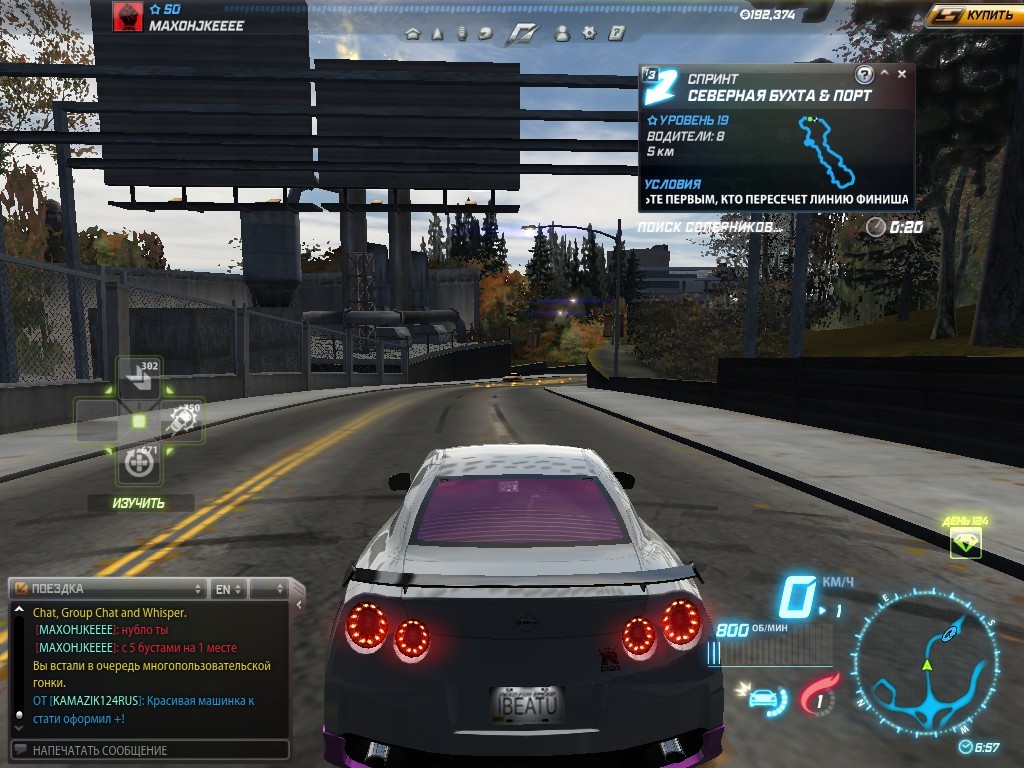Click the circular minimap
This screenshot has width=1024, height=768.
pyautogui.click(x=927, y=663)
